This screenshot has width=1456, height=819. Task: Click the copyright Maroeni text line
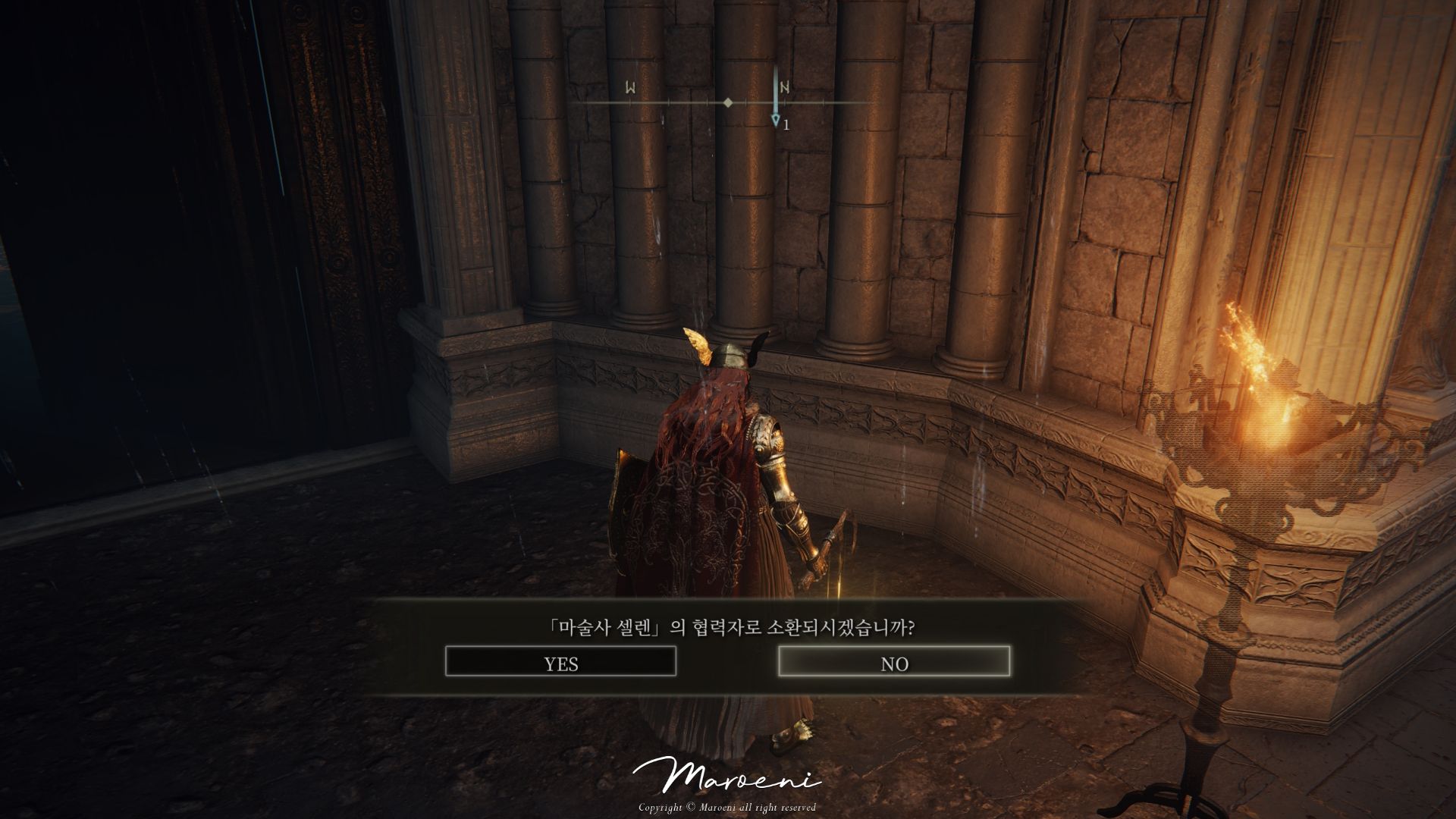click(x=727, y=808)
